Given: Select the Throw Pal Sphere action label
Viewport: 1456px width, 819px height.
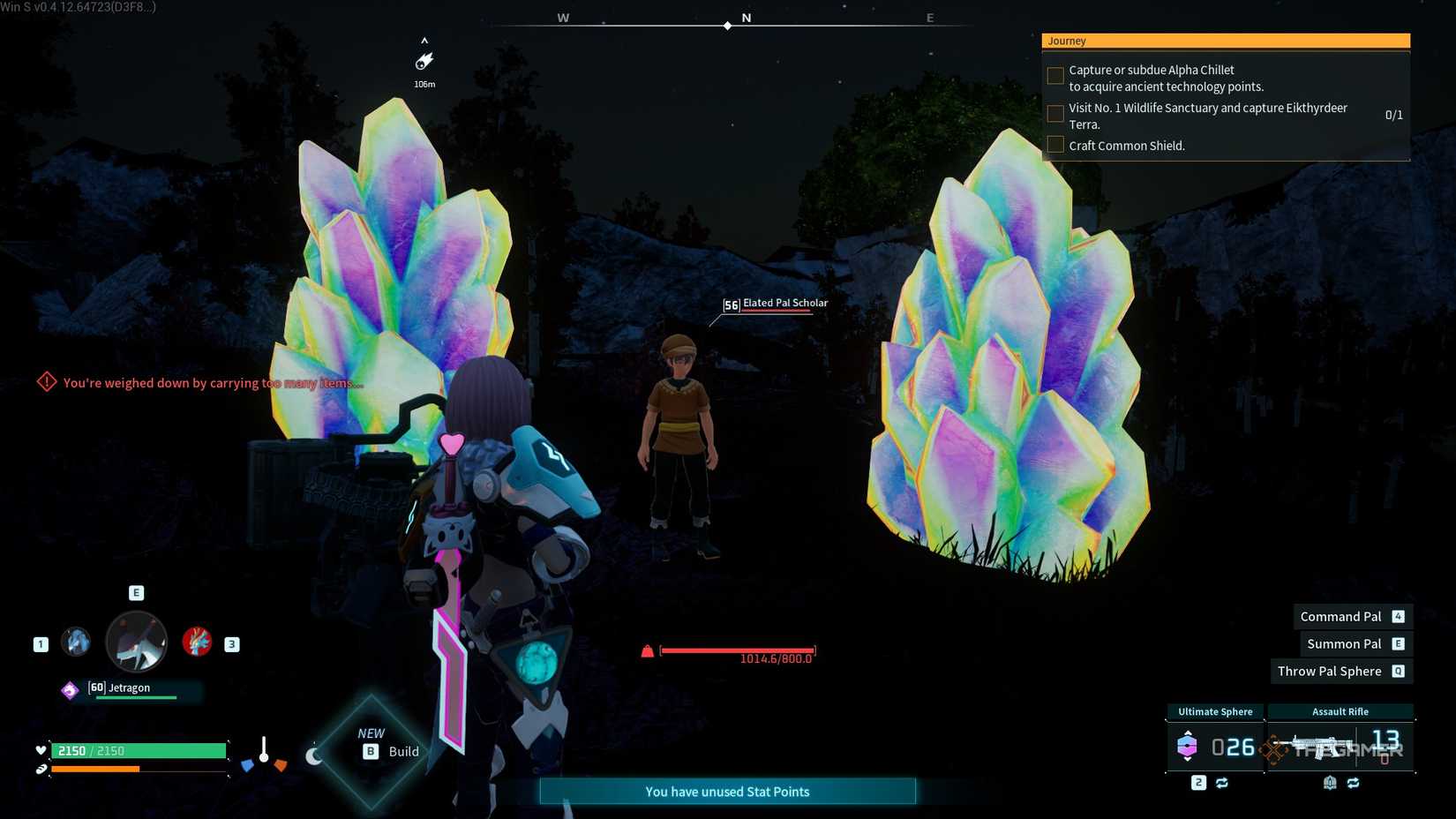Looking at the screenshot, I should pos(1328,671).
